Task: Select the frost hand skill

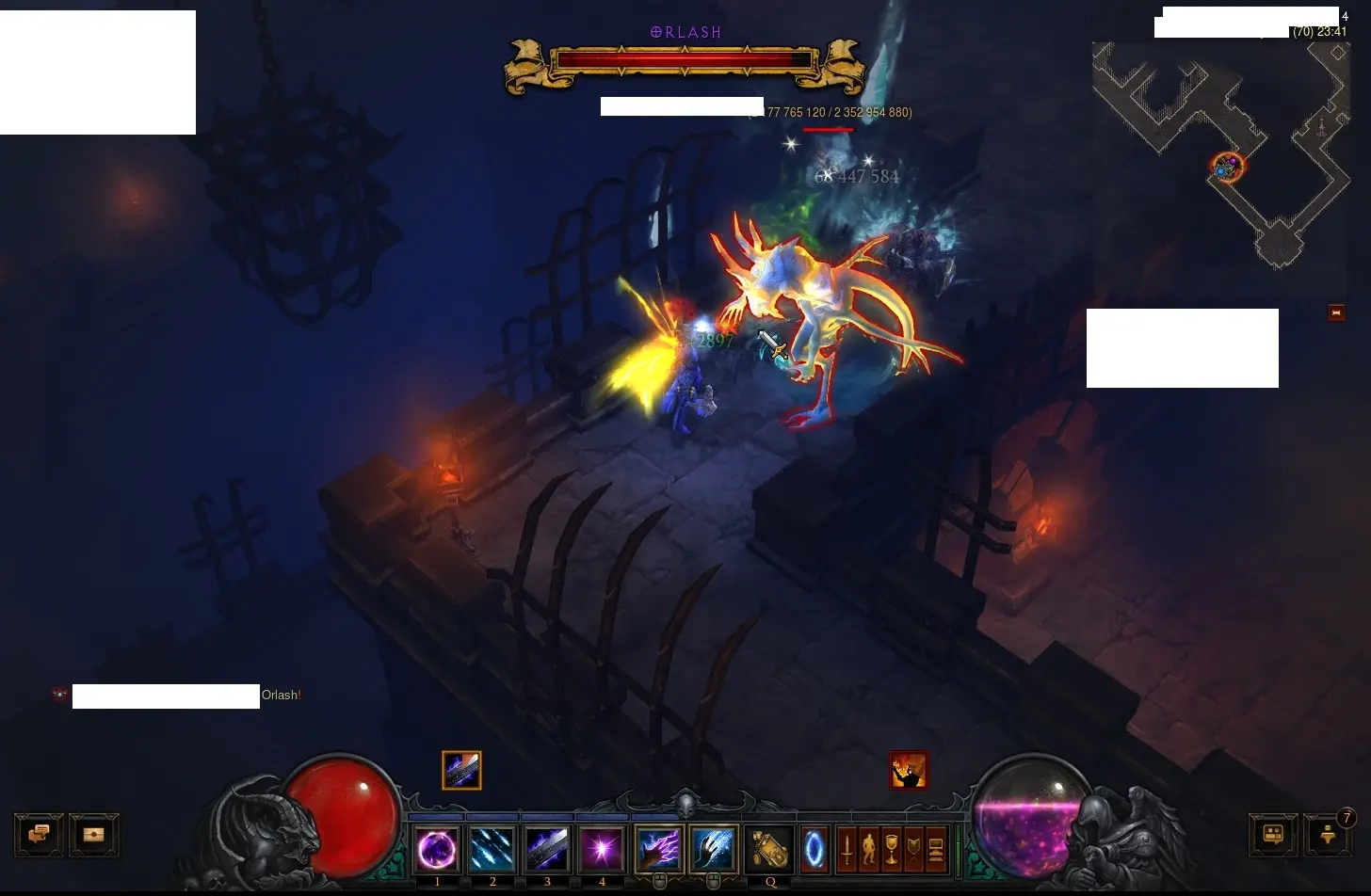Action: pos(713,851)
